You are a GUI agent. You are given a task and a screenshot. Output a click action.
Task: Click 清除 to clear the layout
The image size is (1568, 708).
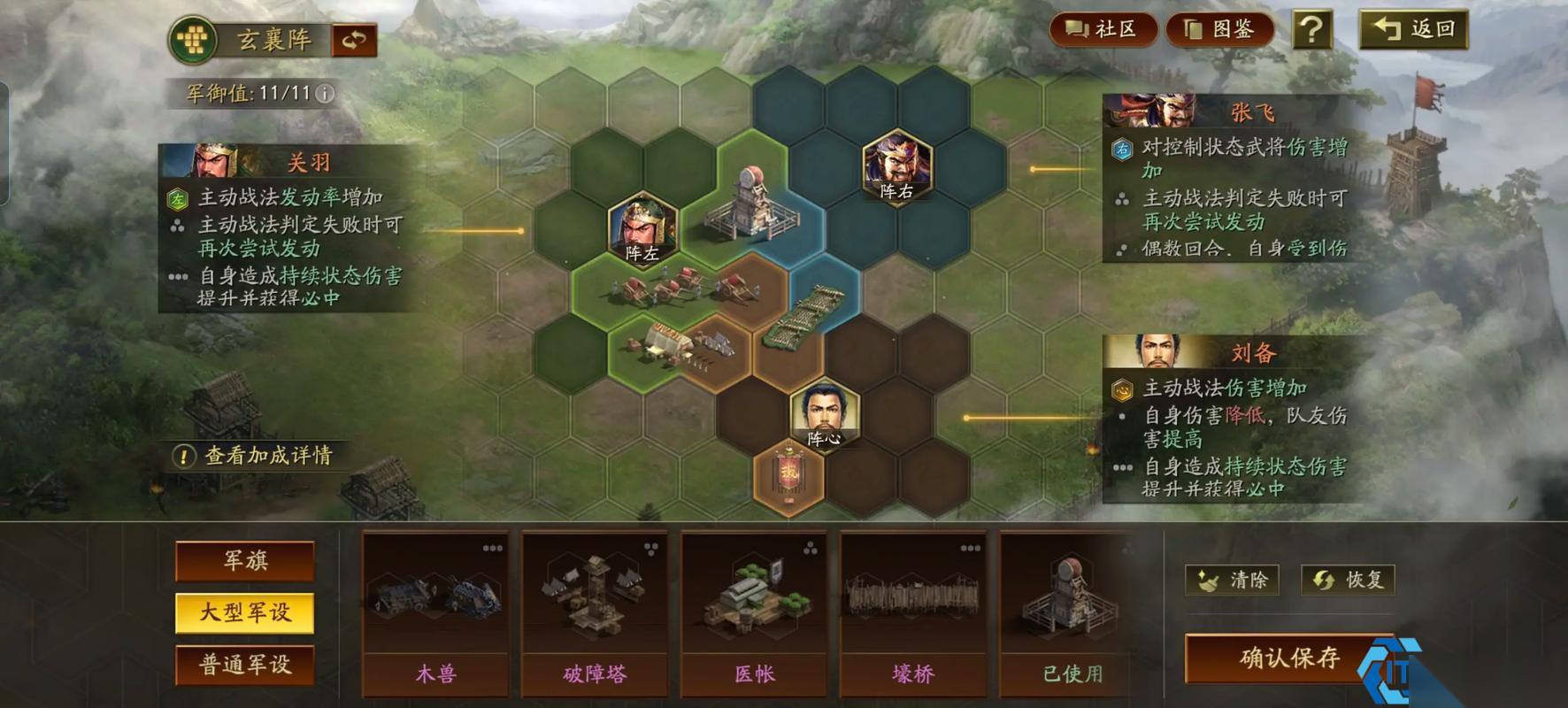(x=1234, y=581)
